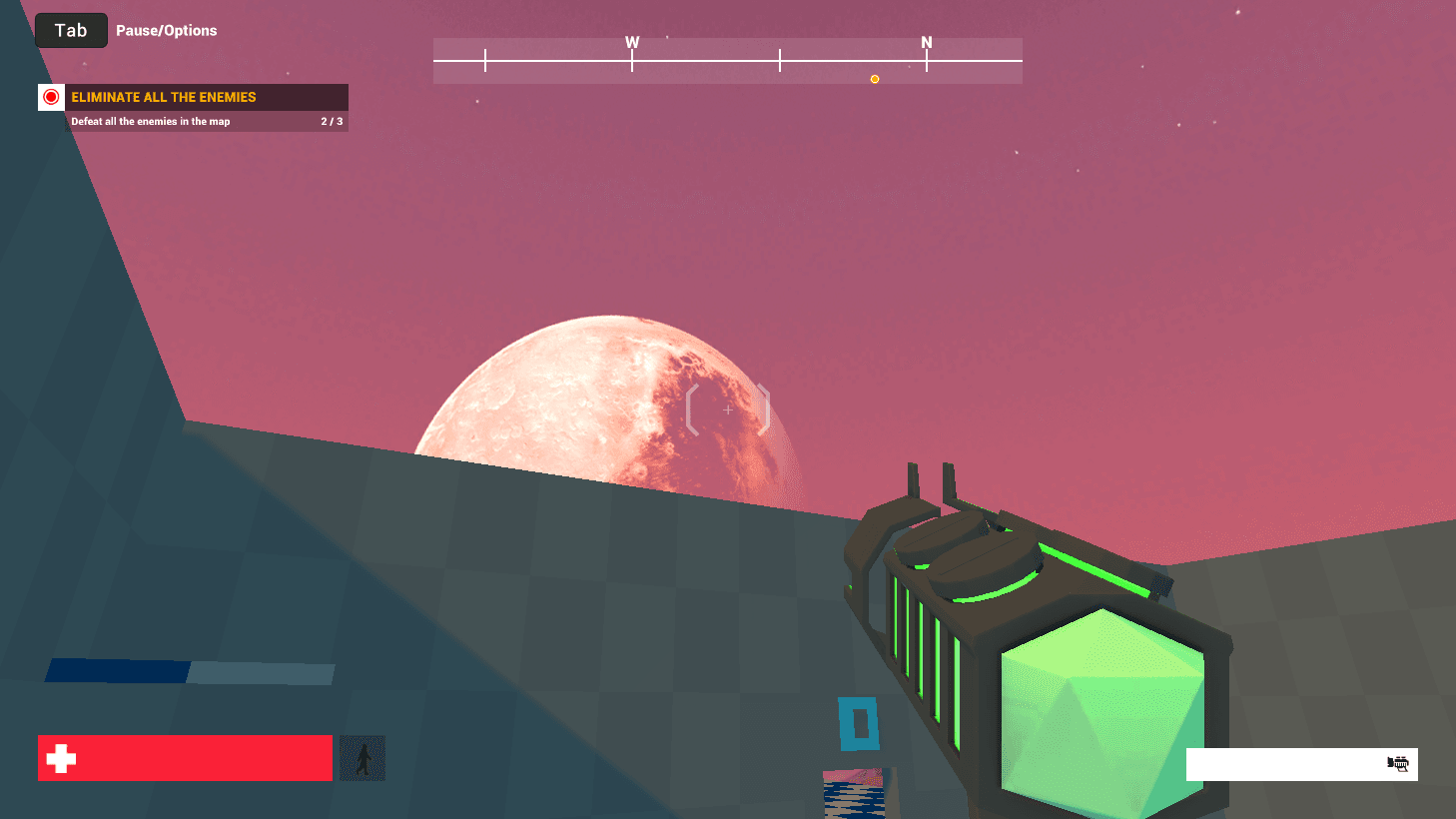Click the standing stance figure icon
The image size is (1456, 819).
pos(363,758)
